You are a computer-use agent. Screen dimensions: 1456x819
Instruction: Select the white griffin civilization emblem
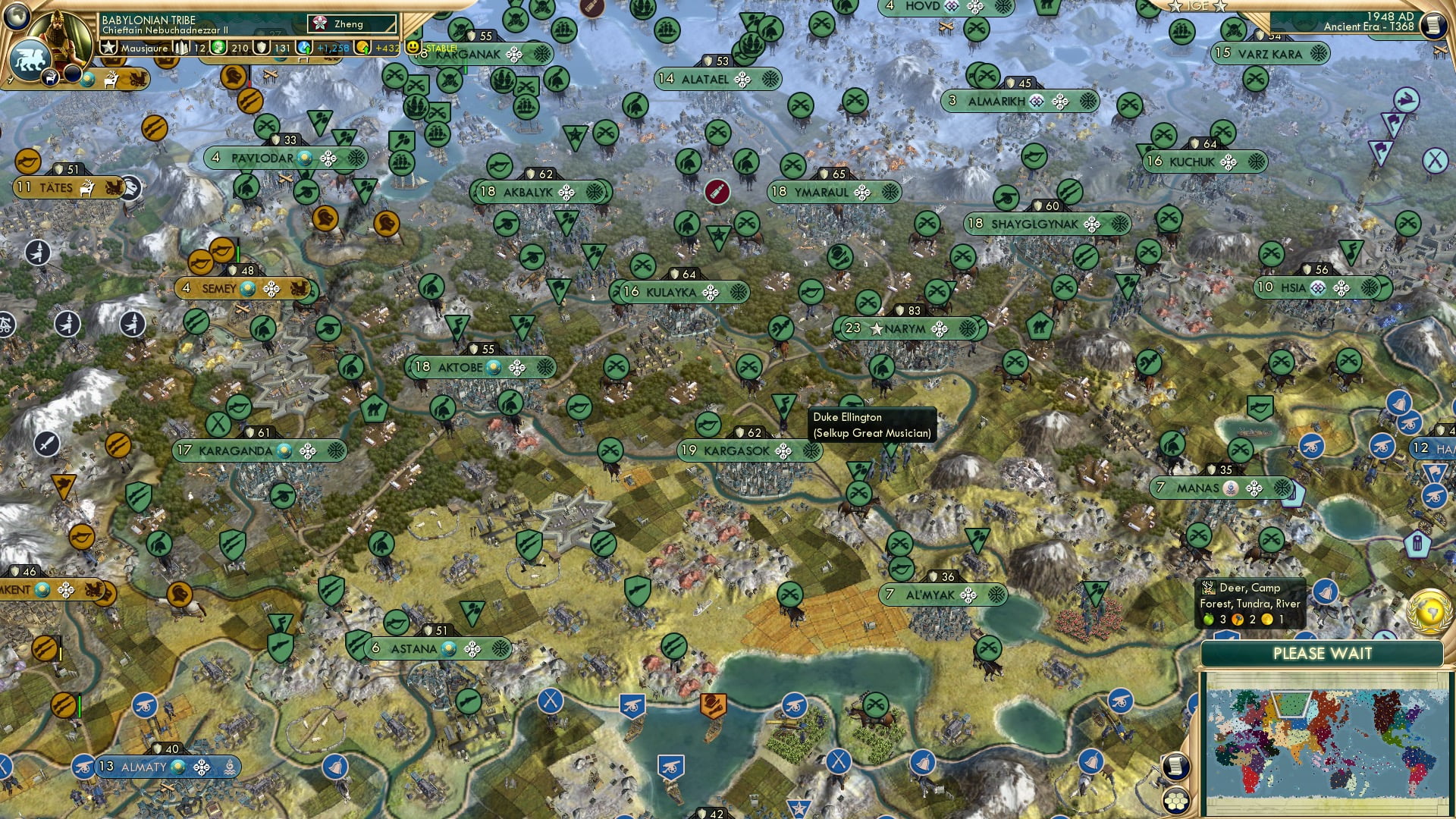click(30, 59)
